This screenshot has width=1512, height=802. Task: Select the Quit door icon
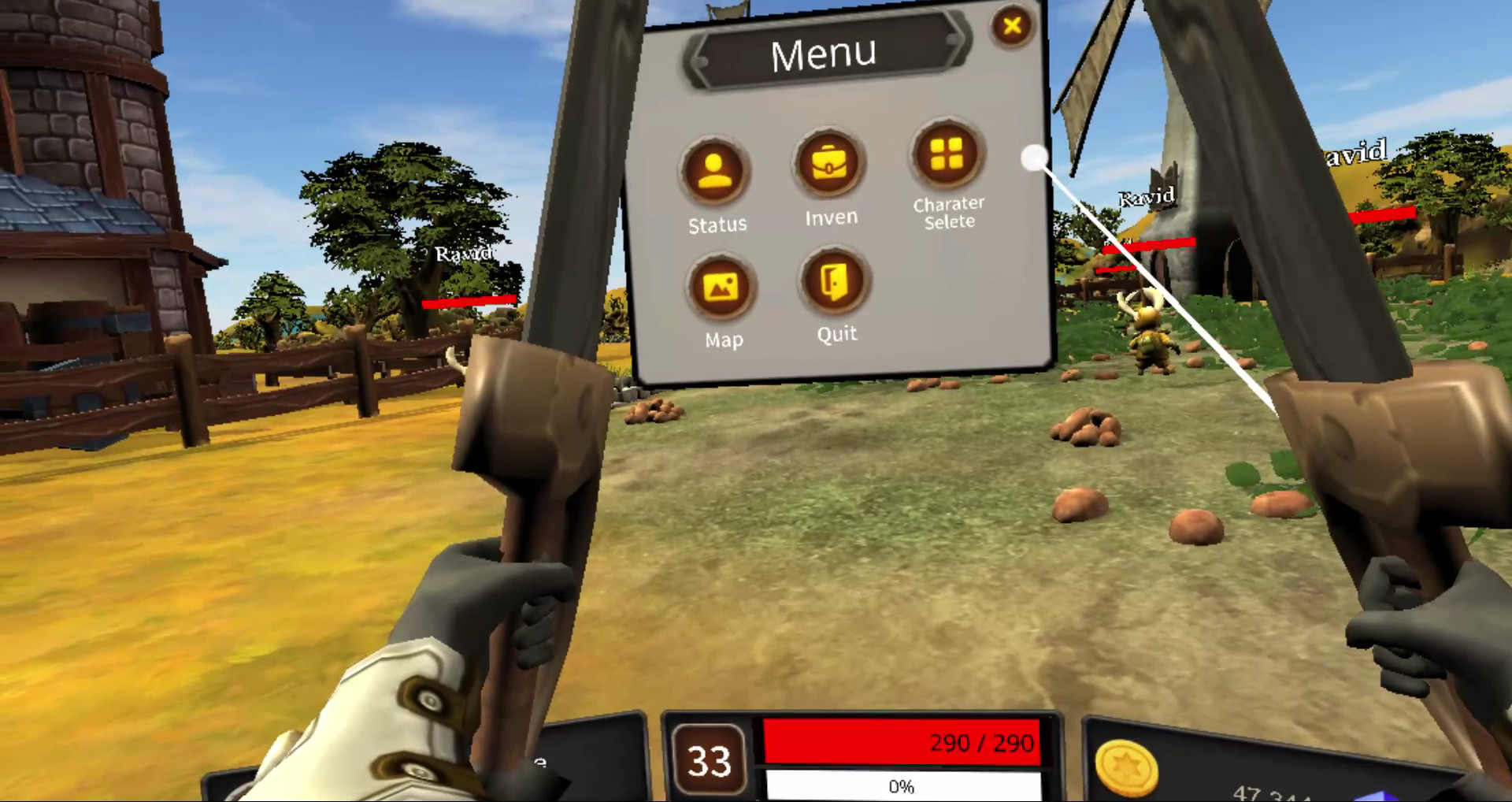pyautogui.click(x=834, y=284)
